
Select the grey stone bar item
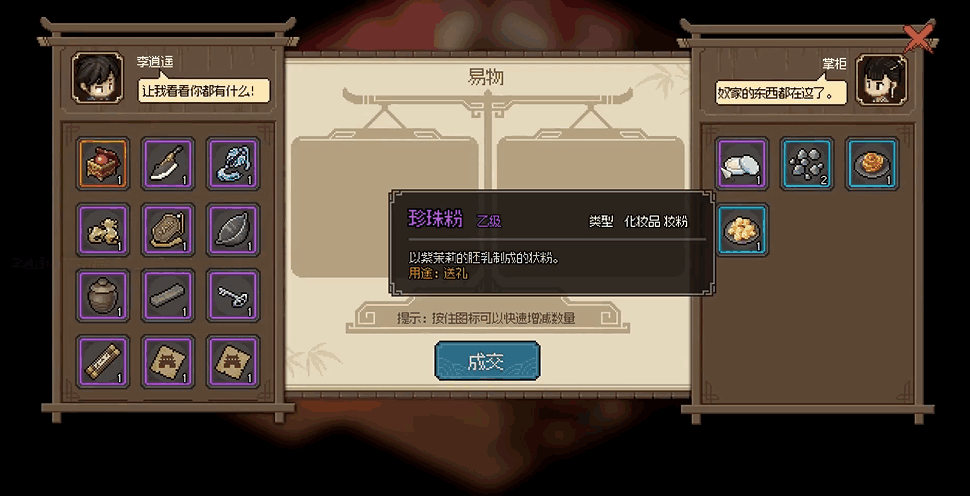click(168, 295)
